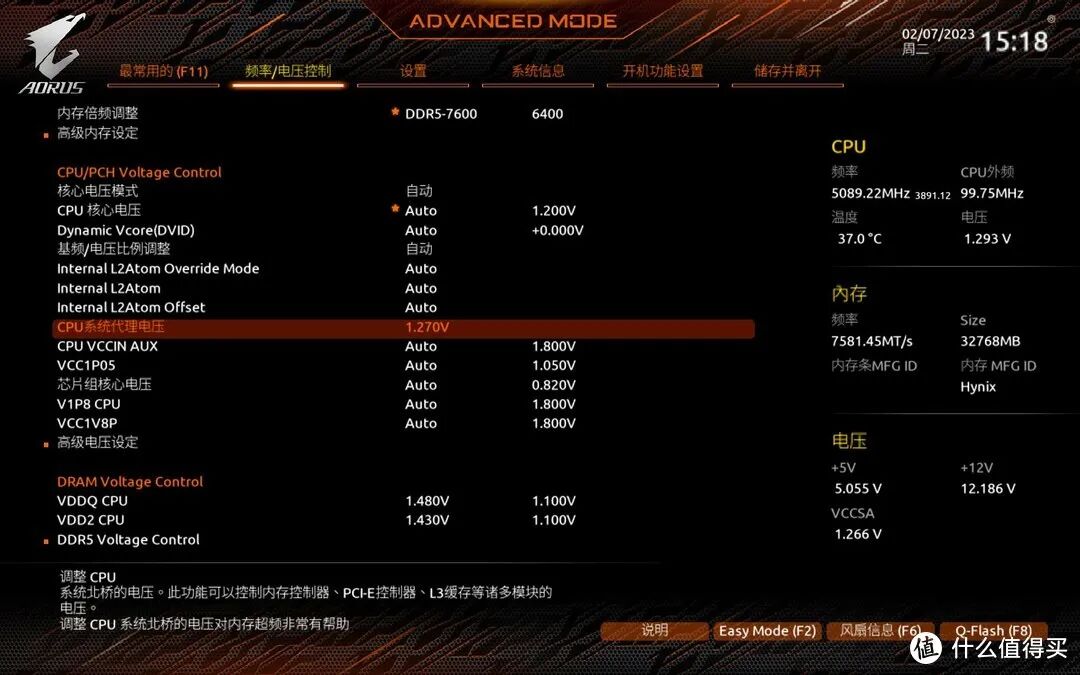The height and width of the screenshot is (675, 1080).
Task: Open the 设置 tab
Action: pyautogui.click(x=413, y=71)
